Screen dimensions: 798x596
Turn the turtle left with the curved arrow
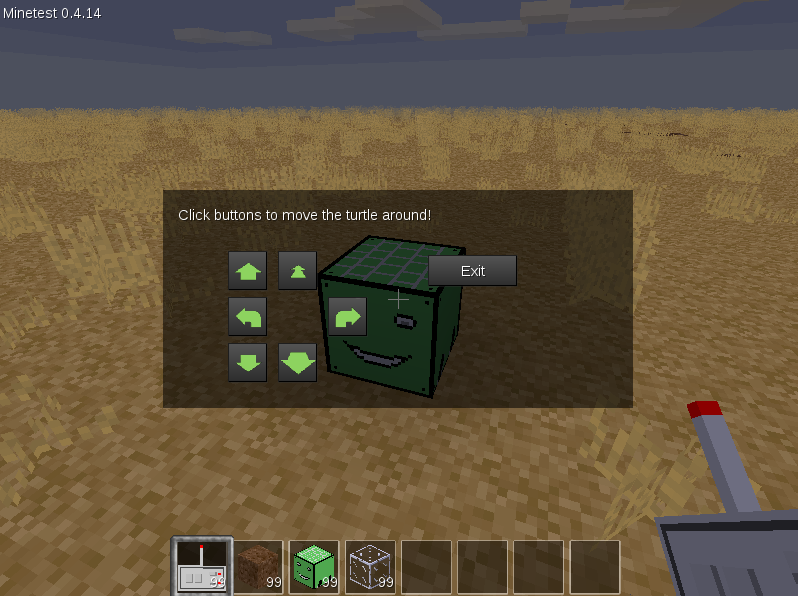click(248, 317)
